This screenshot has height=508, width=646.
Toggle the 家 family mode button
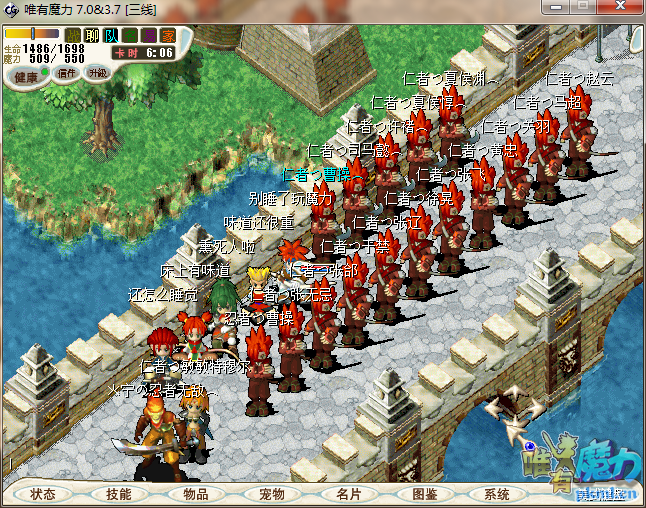click(x=168, y=35)
